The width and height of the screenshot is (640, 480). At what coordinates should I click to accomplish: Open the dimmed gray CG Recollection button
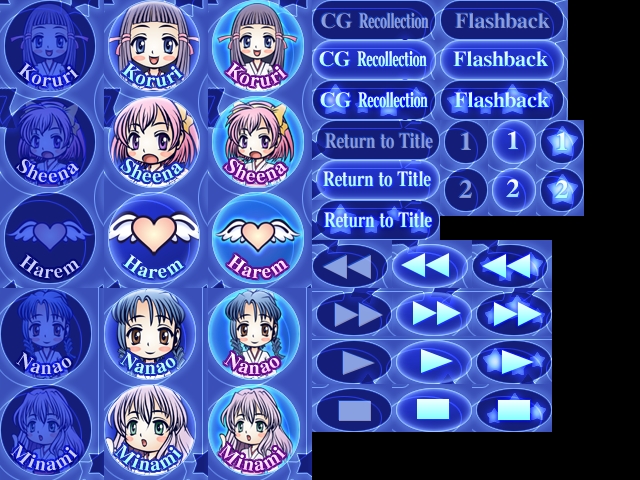(x=374, y=20)
